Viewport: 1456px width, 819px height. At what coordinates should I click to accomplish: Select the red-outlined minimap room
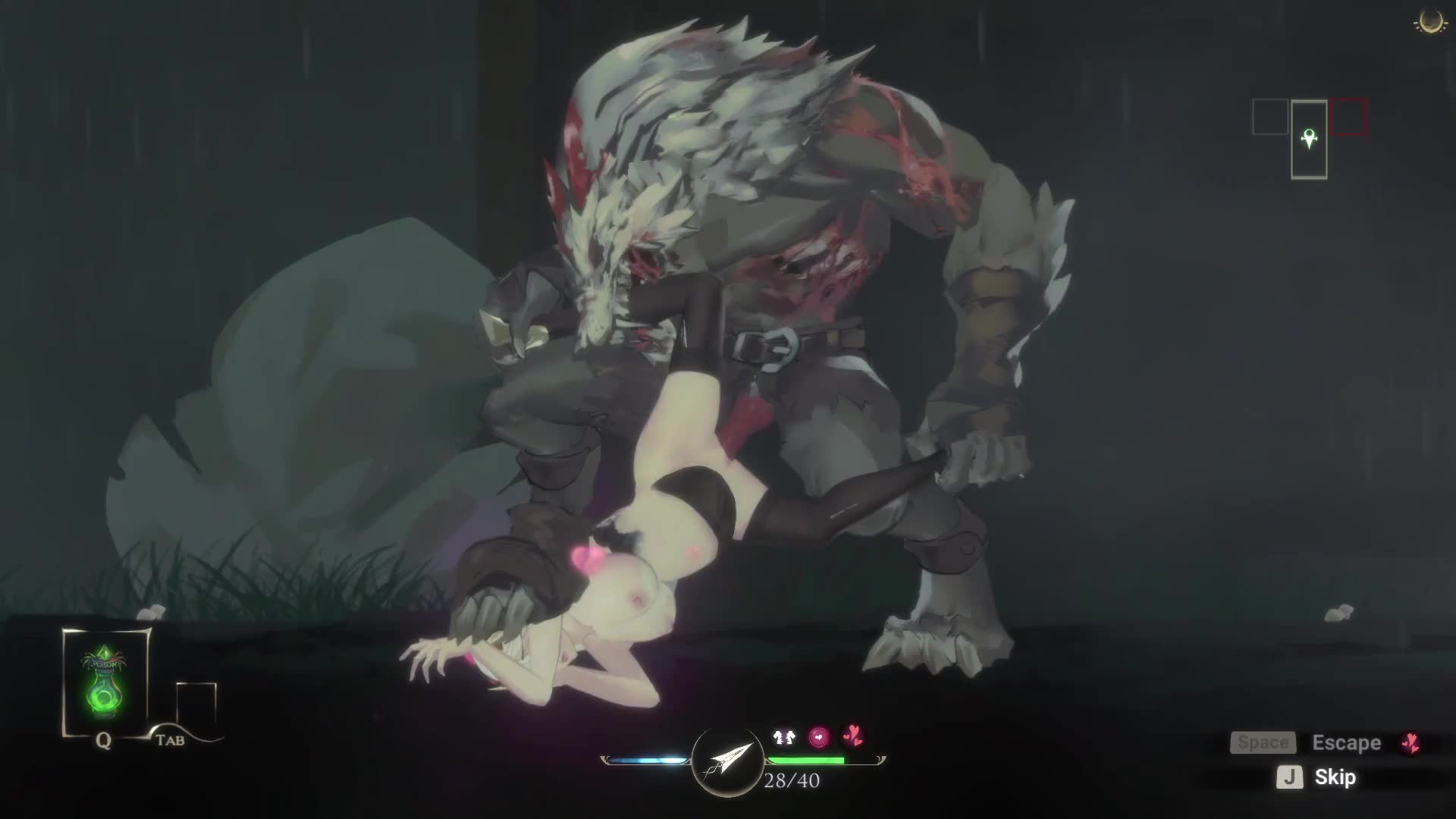[x=1348, y=118]
